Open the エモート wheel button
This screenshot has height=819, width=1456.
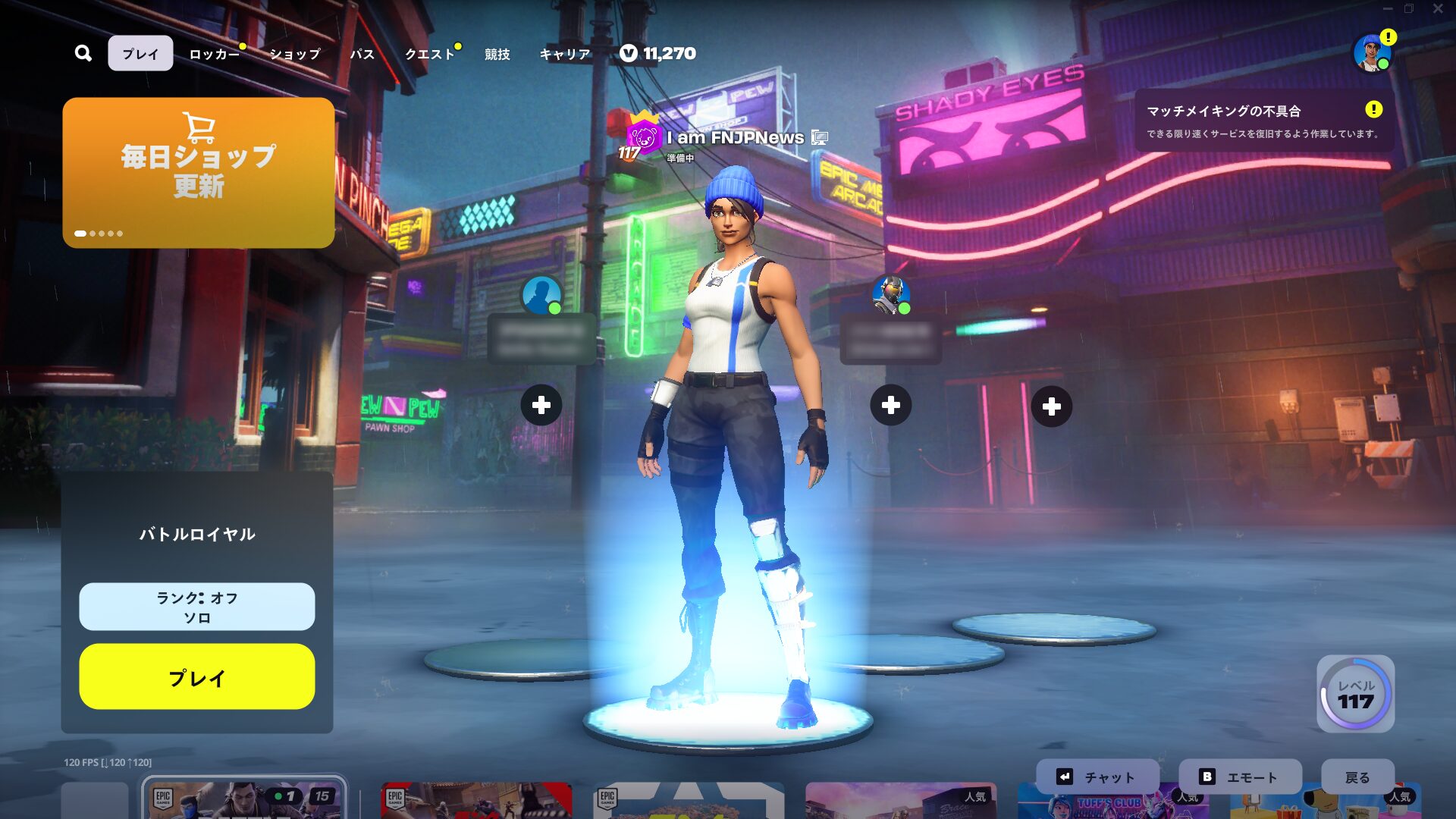click(x=1240, y=777)
